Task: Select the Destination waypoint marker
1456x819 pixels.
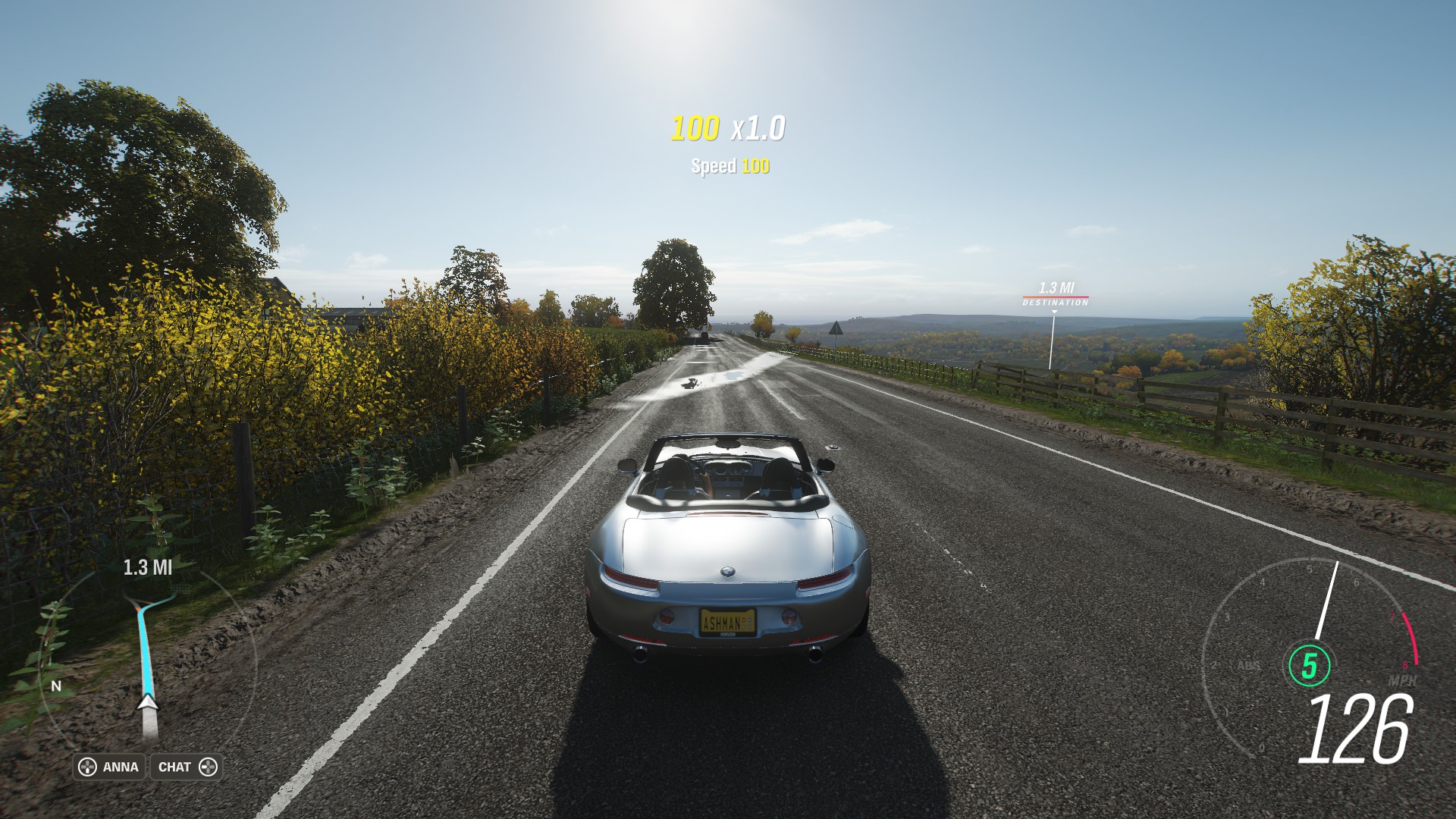Action: [1055, 296]
